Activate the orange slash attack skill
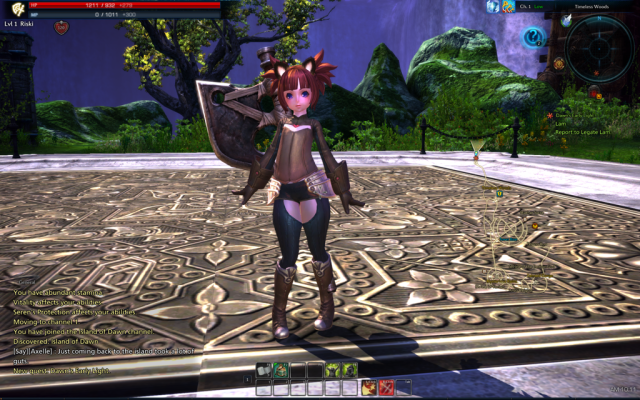Viewport: 640px width, 400px height. tap(368, 387)
